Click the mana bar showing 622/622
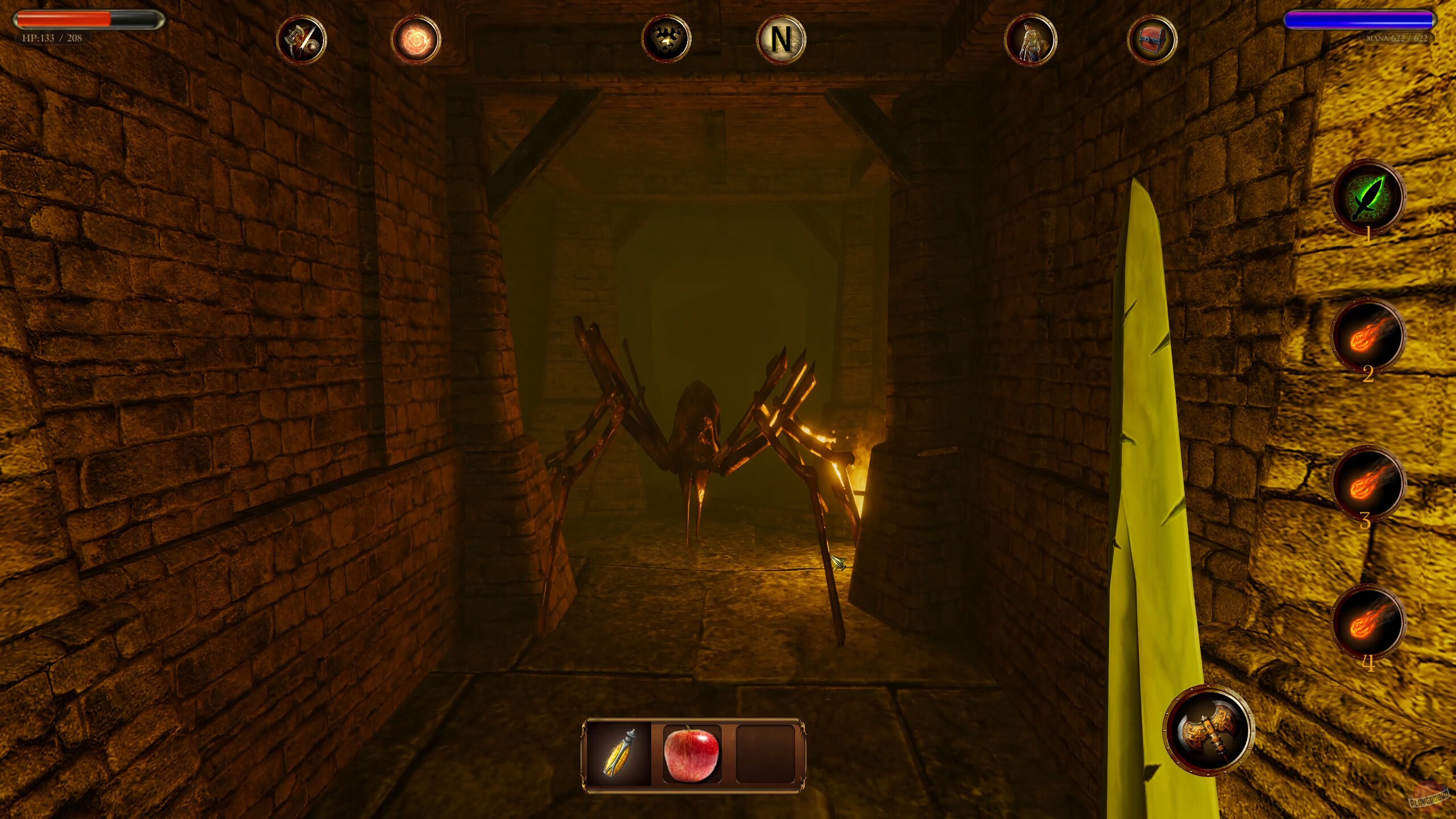The height and width of the screenshot is (819, 1456). 1356,20
